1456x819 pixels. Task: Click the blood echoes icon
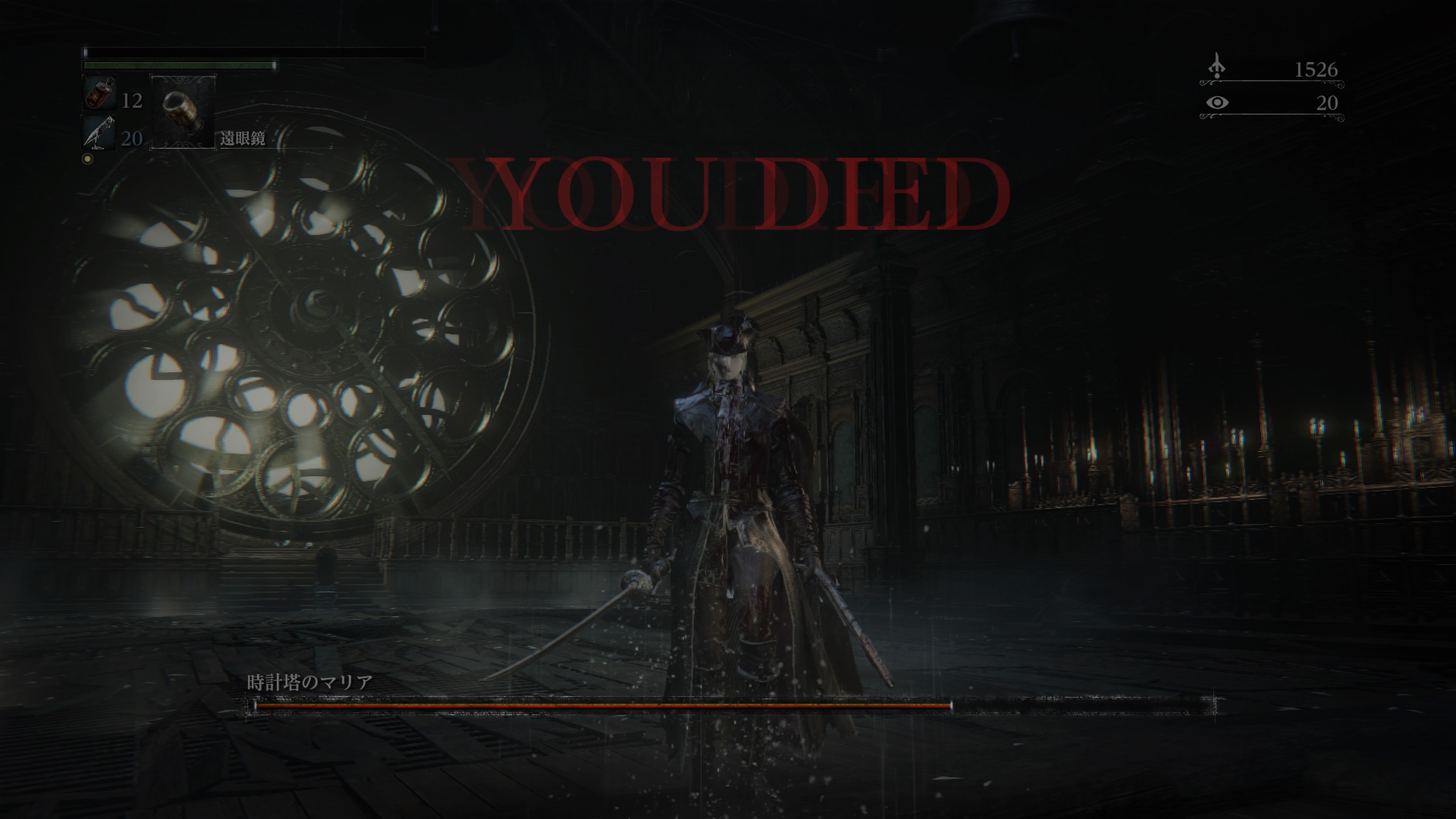point(1217,67)
